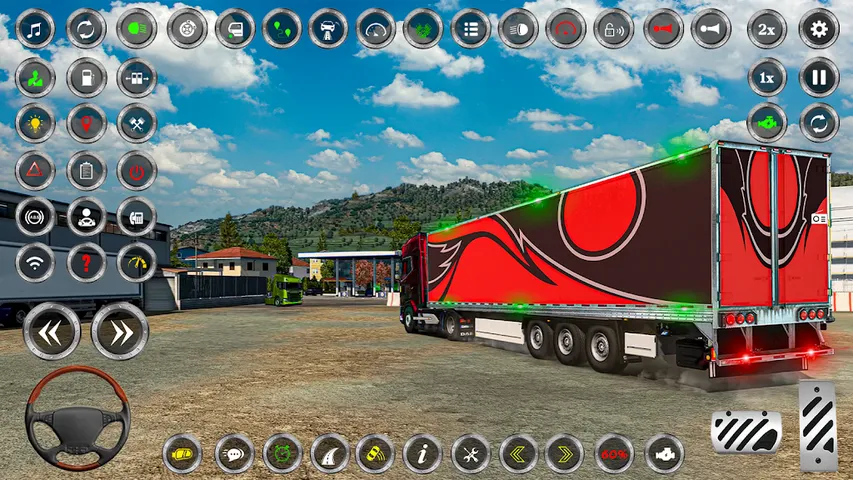Activate the hazard warning triangle

coord(36,170)
